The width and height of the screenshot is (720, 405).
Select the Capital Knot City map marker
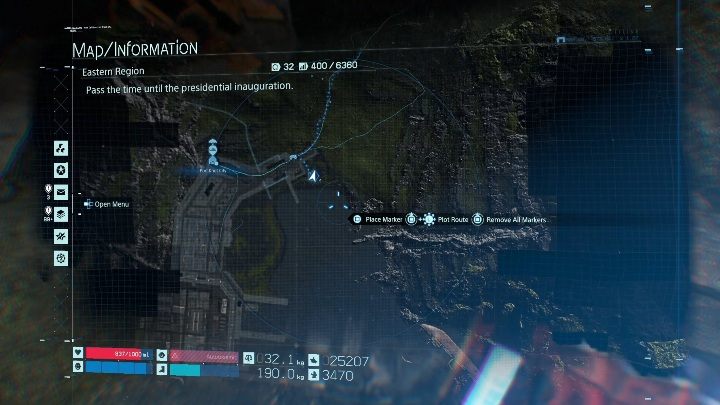tap(214, 157)
